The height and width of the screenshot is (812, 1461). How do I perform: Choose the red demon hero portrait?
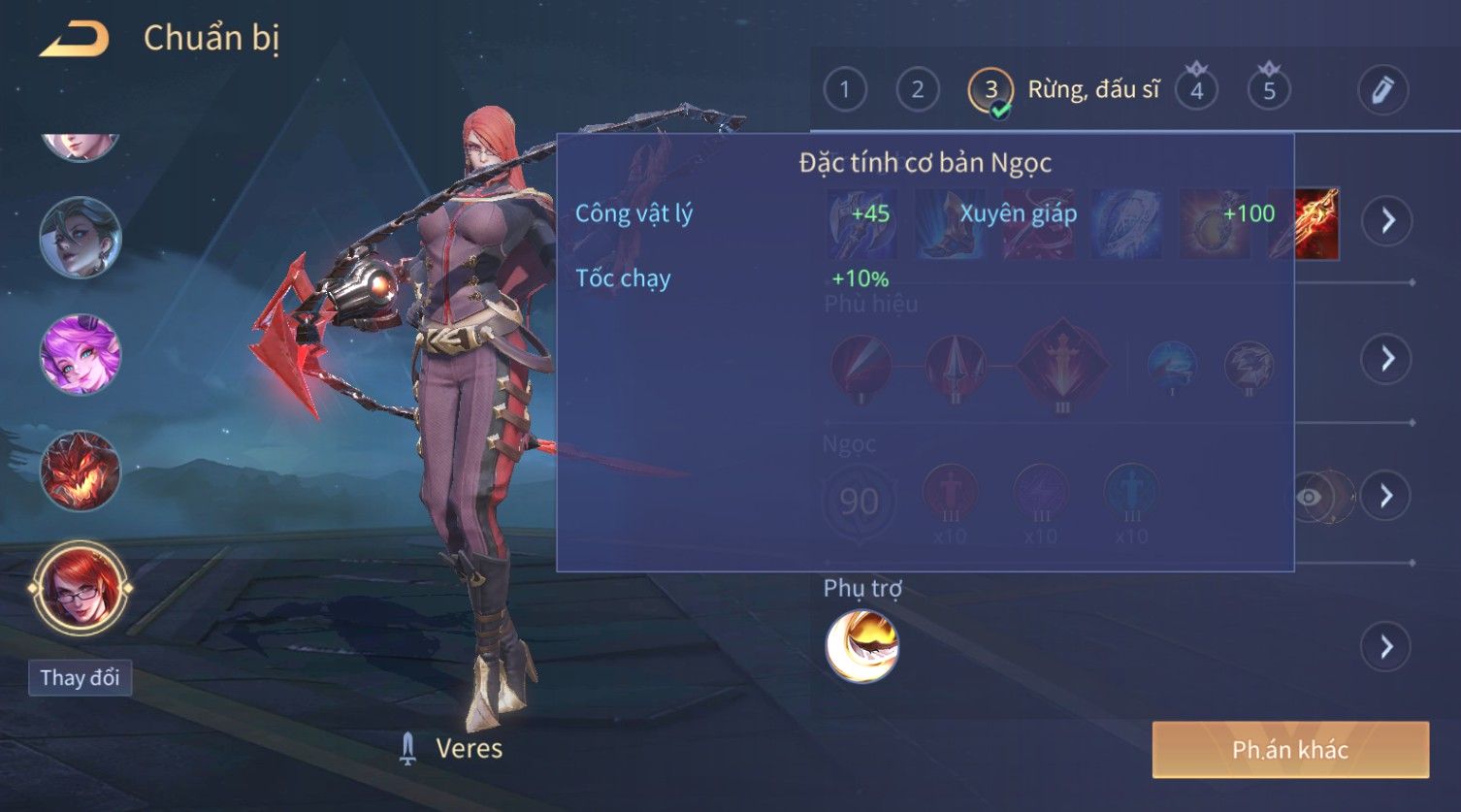pyautogui.click(x=80, y=471)
